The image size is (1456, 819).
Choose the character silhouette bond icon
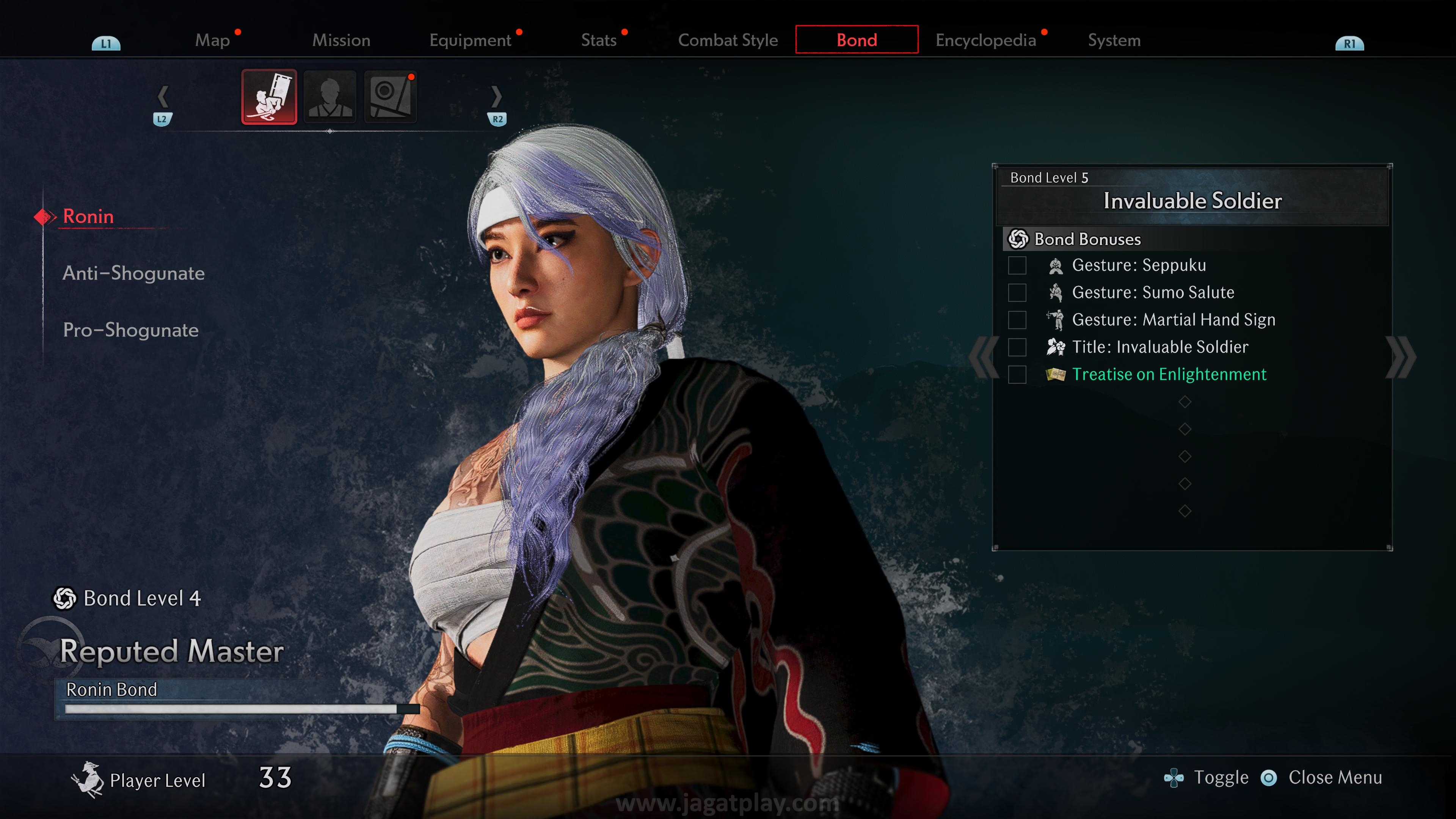(x=330, y=97)
